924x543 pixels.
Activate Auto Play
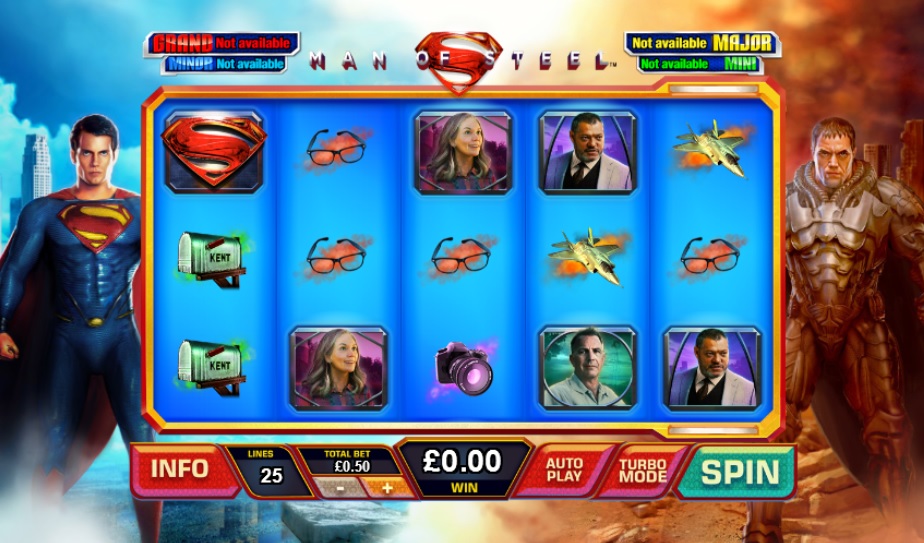pos(564,470)
